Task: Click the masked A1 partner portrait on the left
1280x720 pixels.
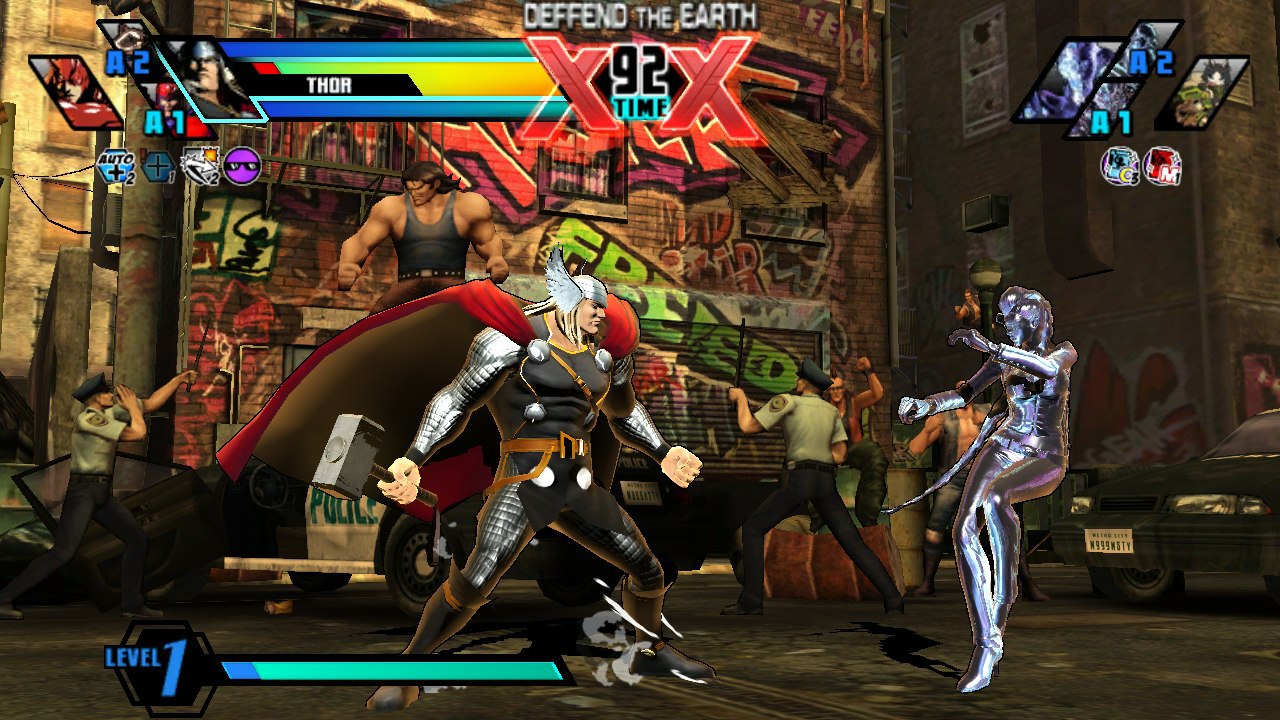Action: point(169,100)
